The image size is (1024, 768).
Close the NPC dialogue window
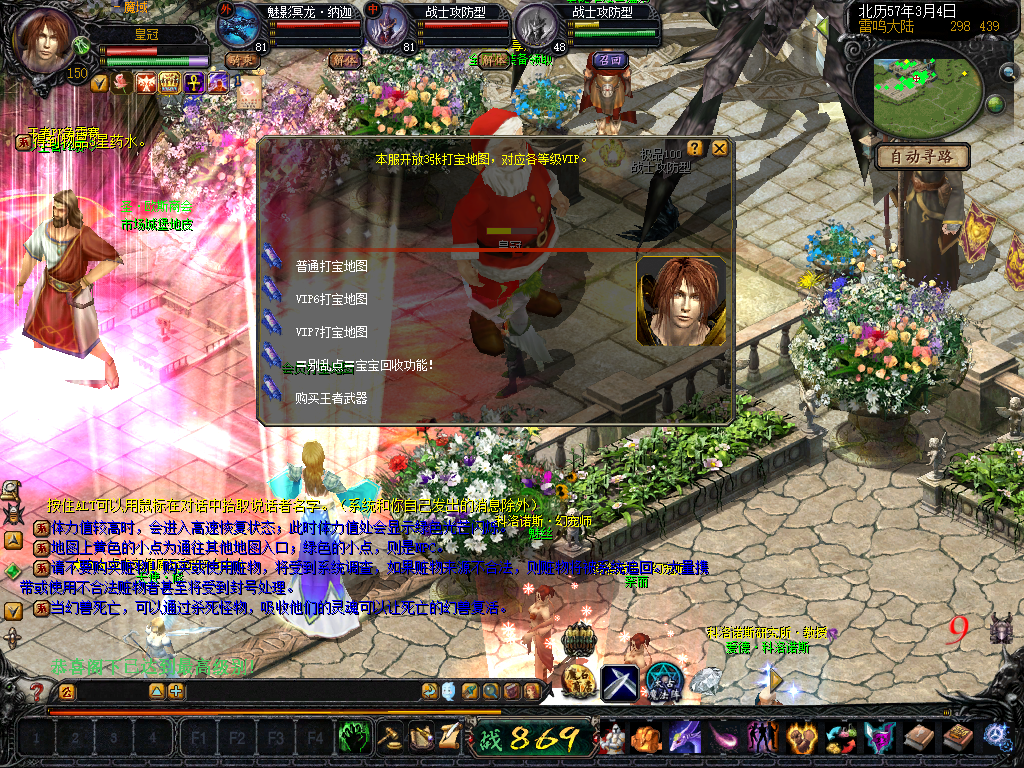point(720,149)
